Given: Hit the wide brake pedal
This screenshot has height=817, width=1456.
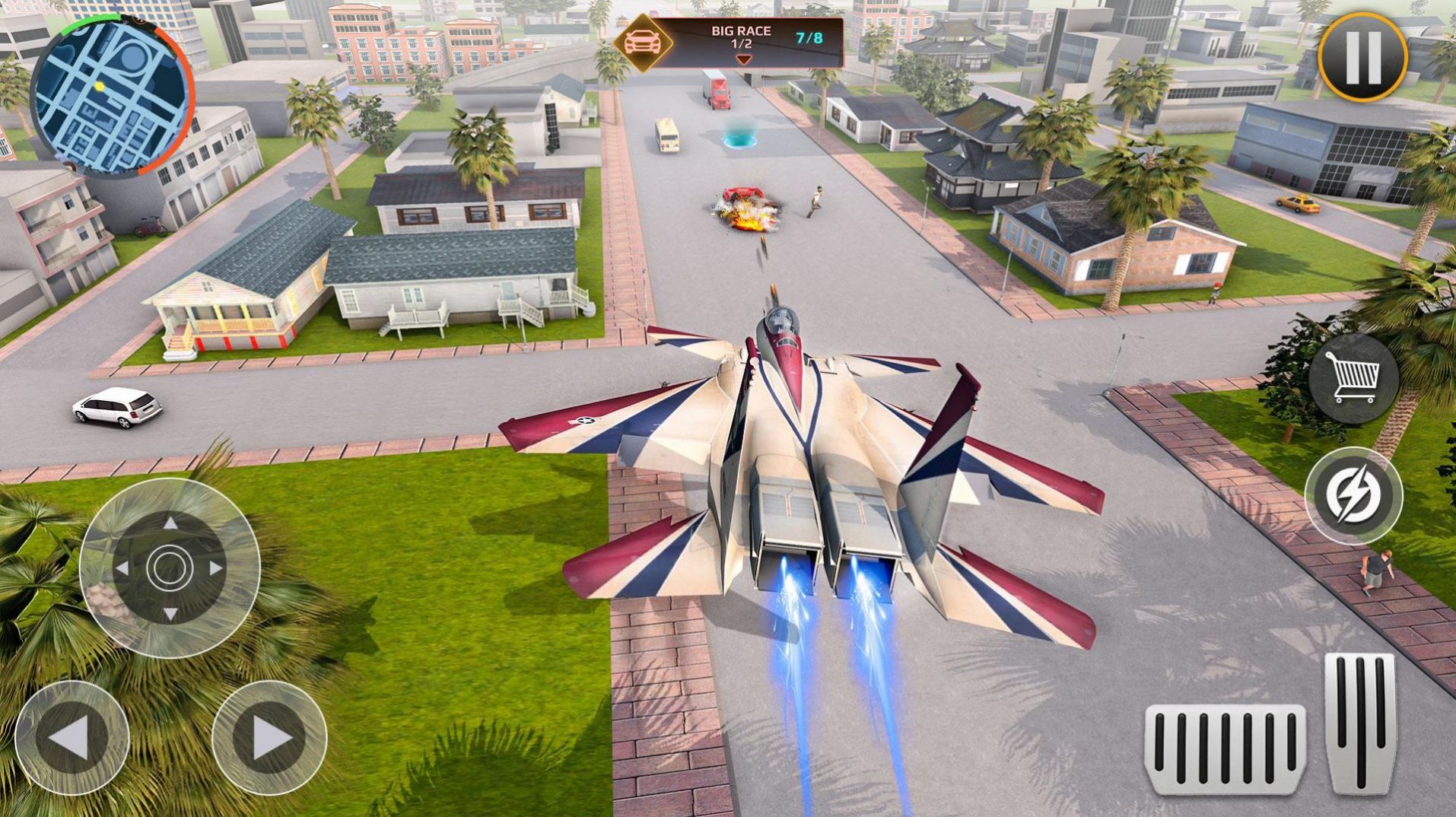Looking at the screenshot, I should pos(1225,749).
